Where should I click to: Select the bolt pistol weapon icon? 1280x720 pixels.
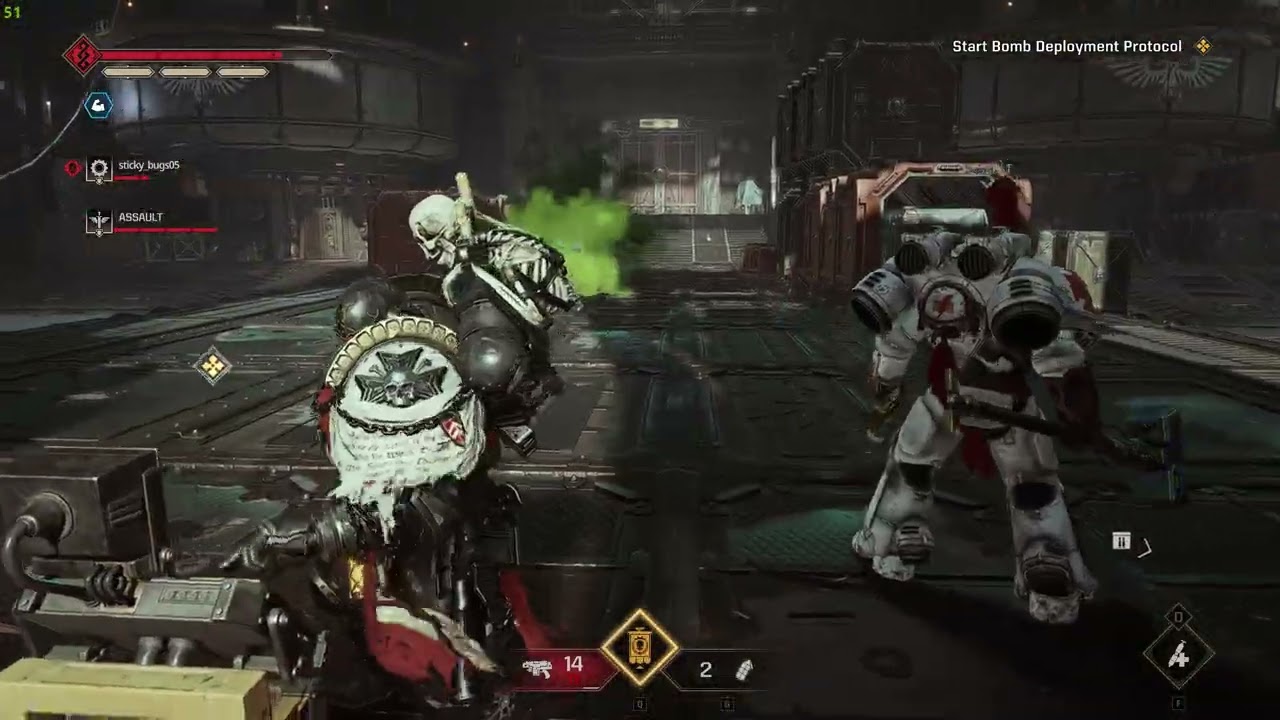pos(537,668)
